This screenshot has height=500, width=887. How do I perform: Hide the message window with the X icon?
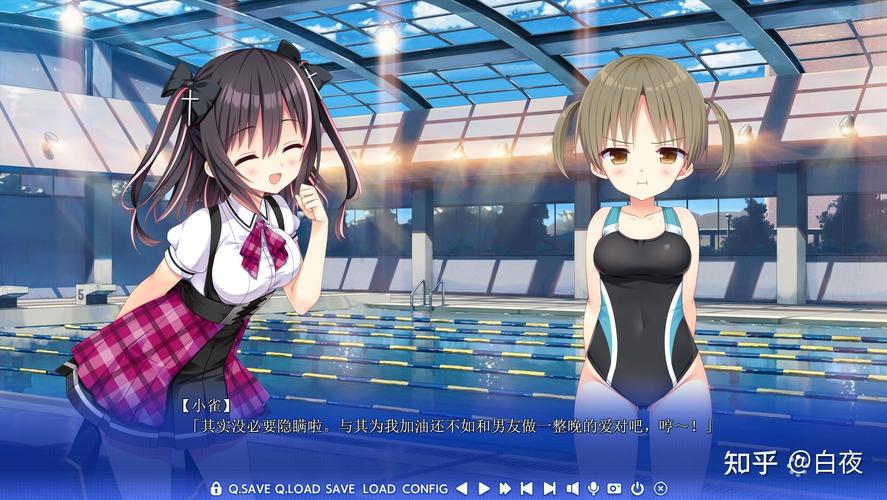[x=660, y=488]
